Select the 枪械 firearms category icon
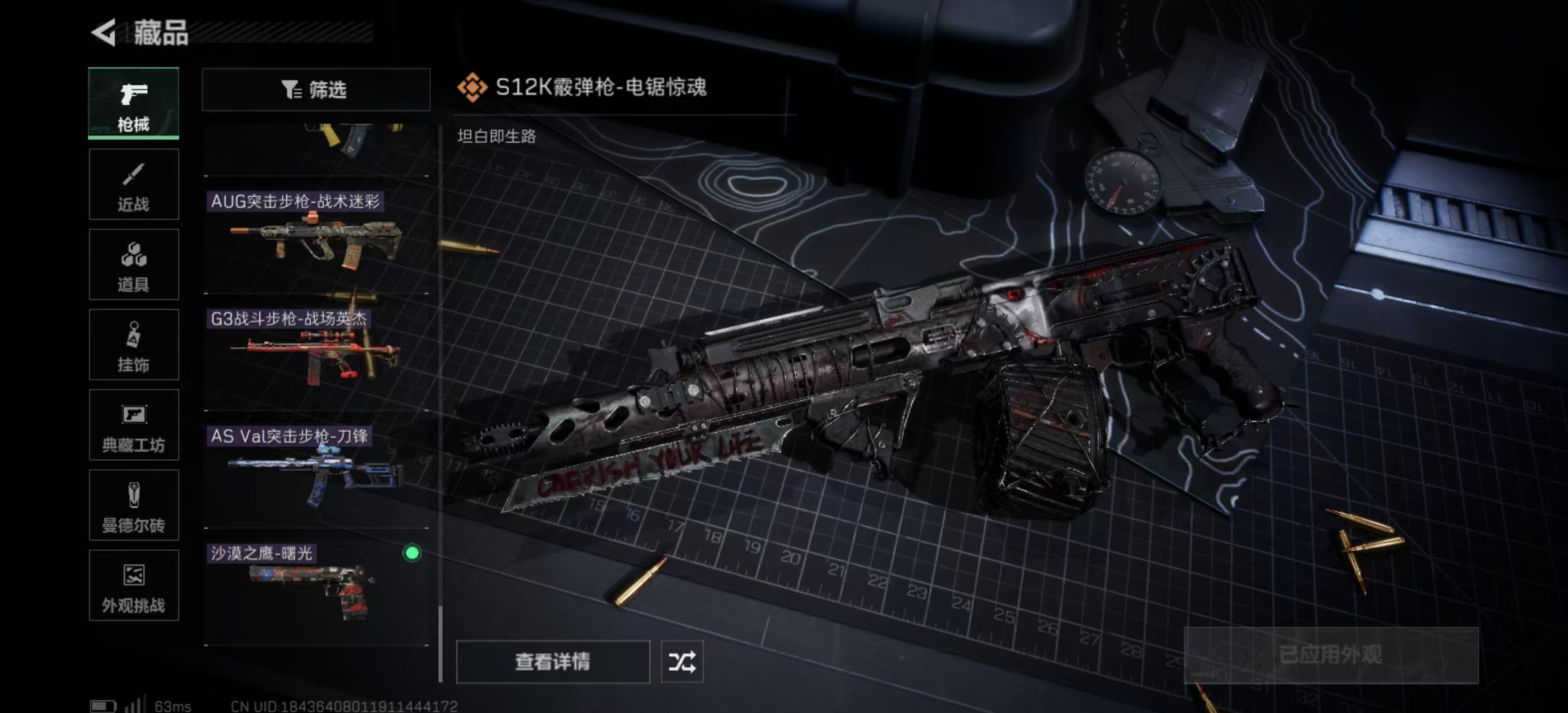Image resolution: width=1568 pixels, height=713 pixels. point(133,104)
